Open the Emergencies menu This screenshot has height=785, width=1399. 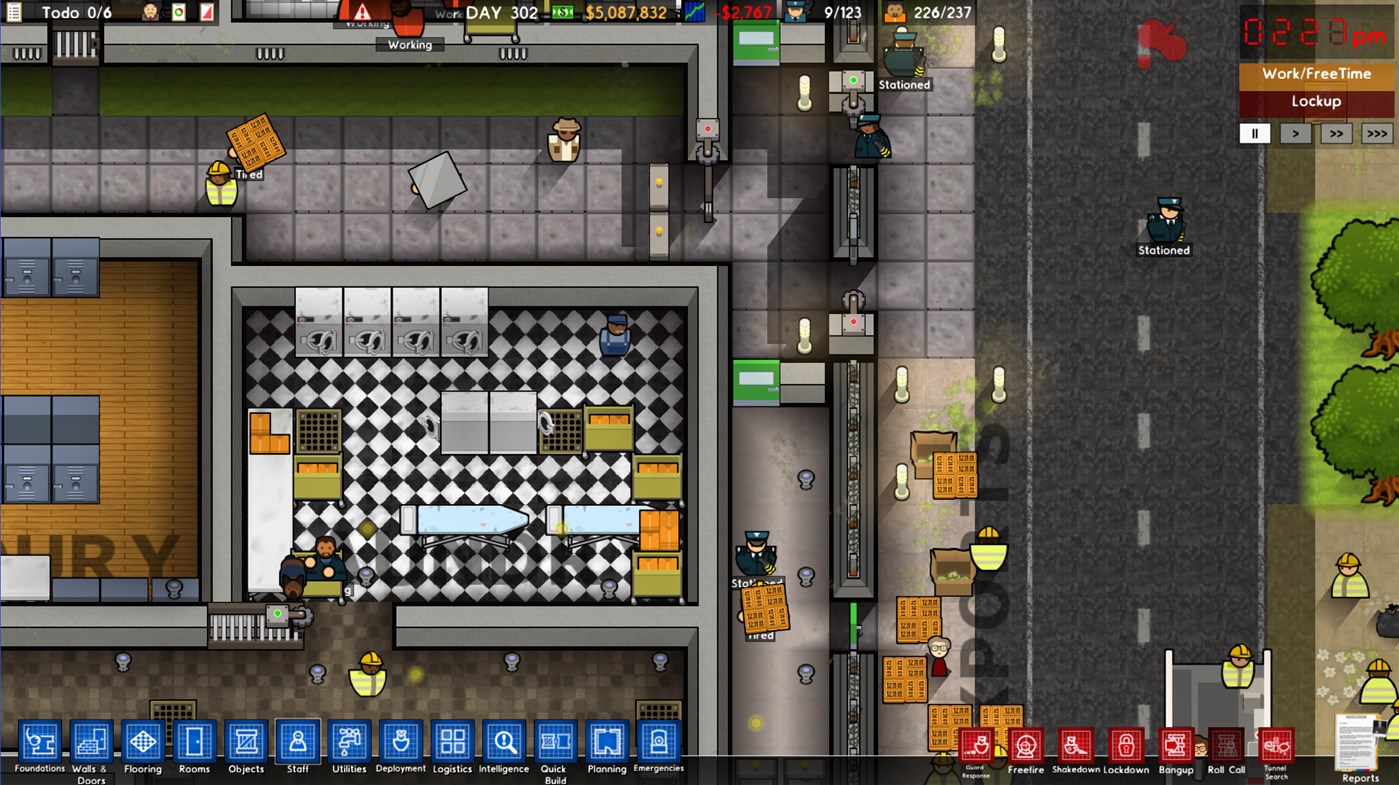(x=659, y=742)
